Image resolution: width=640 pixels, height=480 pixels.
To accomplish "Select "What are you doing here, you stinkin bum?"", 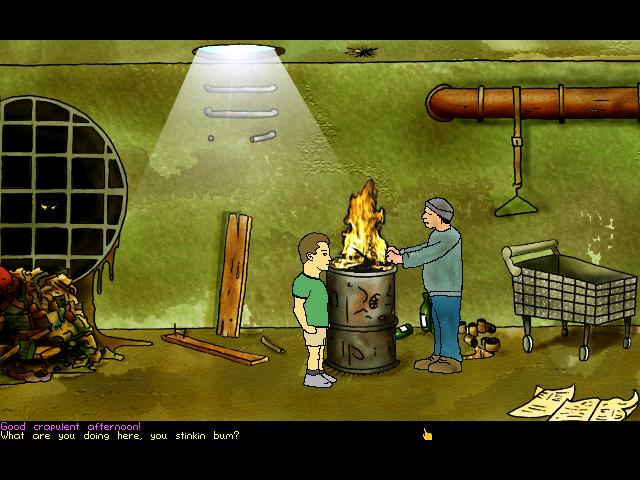I will [x=120, y=435].
